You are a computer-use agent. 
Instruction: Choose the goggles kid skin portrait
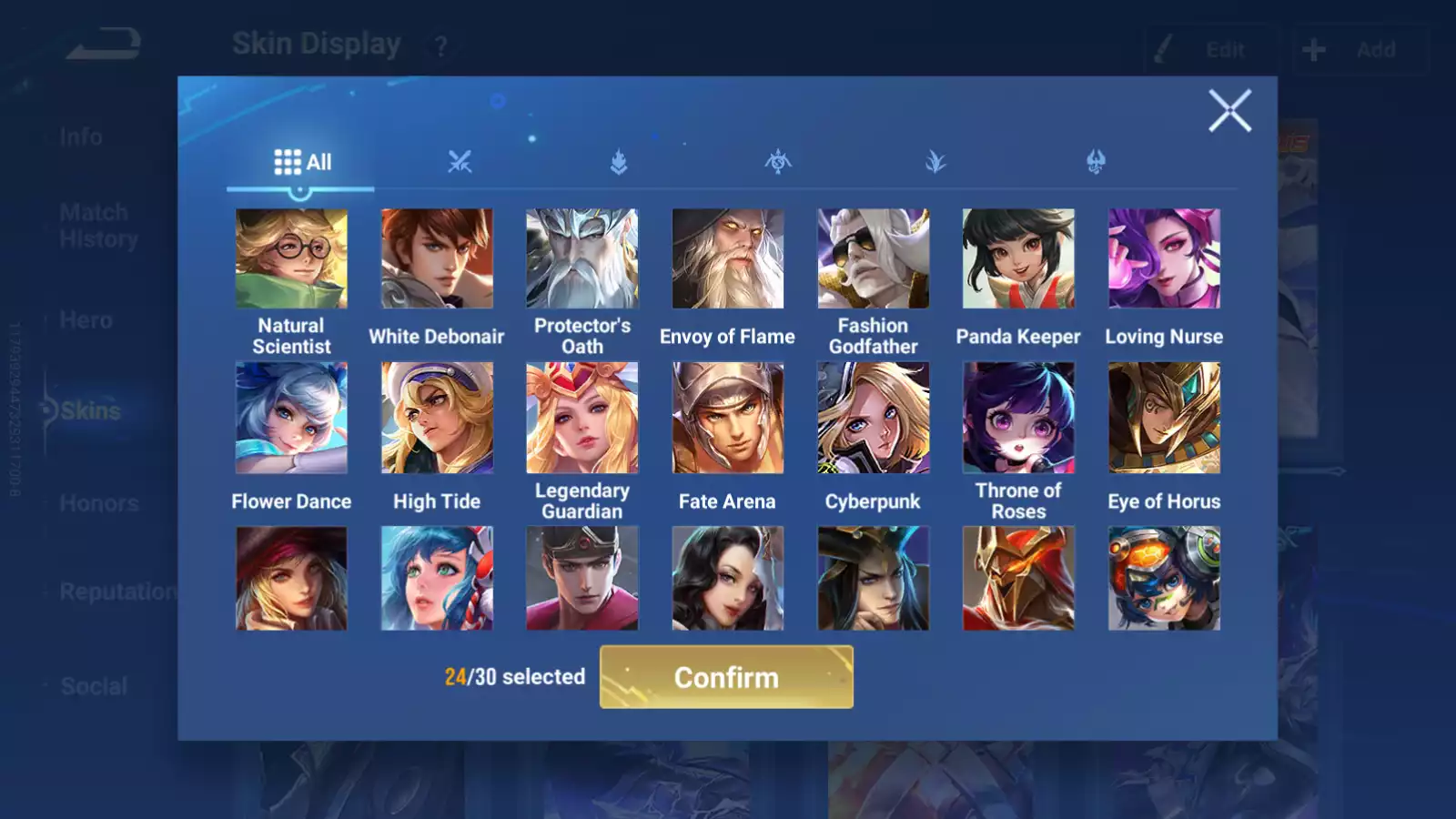(x=1164, y=579)
